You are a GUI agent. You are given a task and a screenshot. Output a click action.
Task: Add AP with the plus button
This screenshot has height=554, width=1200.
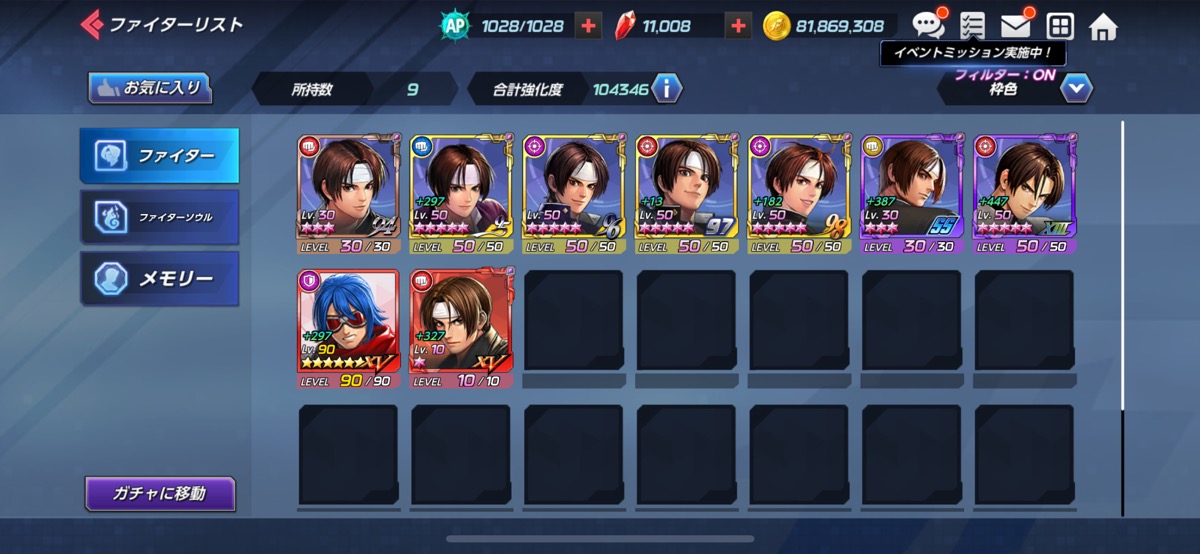[589, 26]
